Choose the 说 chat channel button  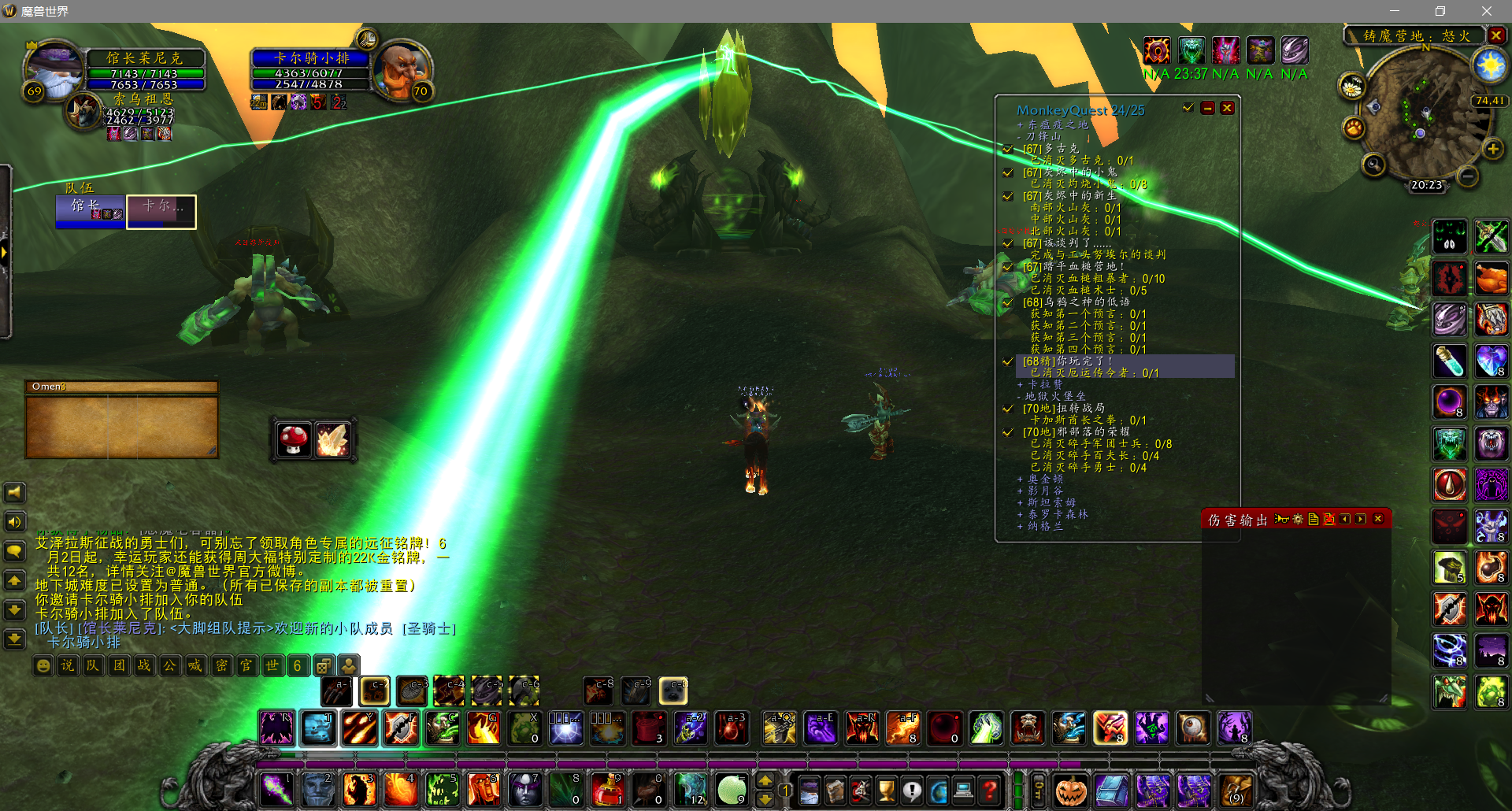[x=68, y=665]
